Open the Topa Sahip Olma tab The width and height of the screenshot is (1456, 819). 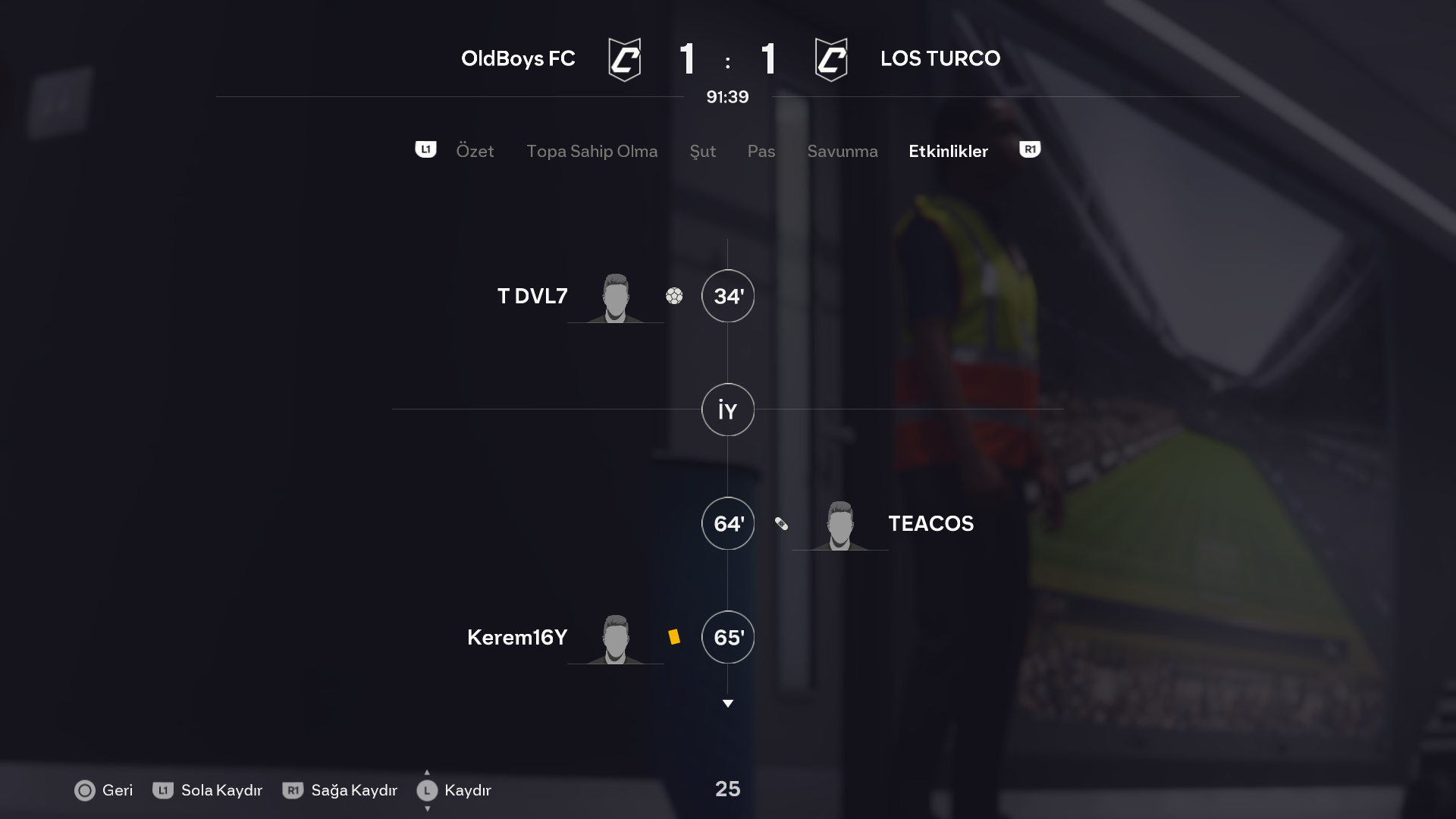591,151
